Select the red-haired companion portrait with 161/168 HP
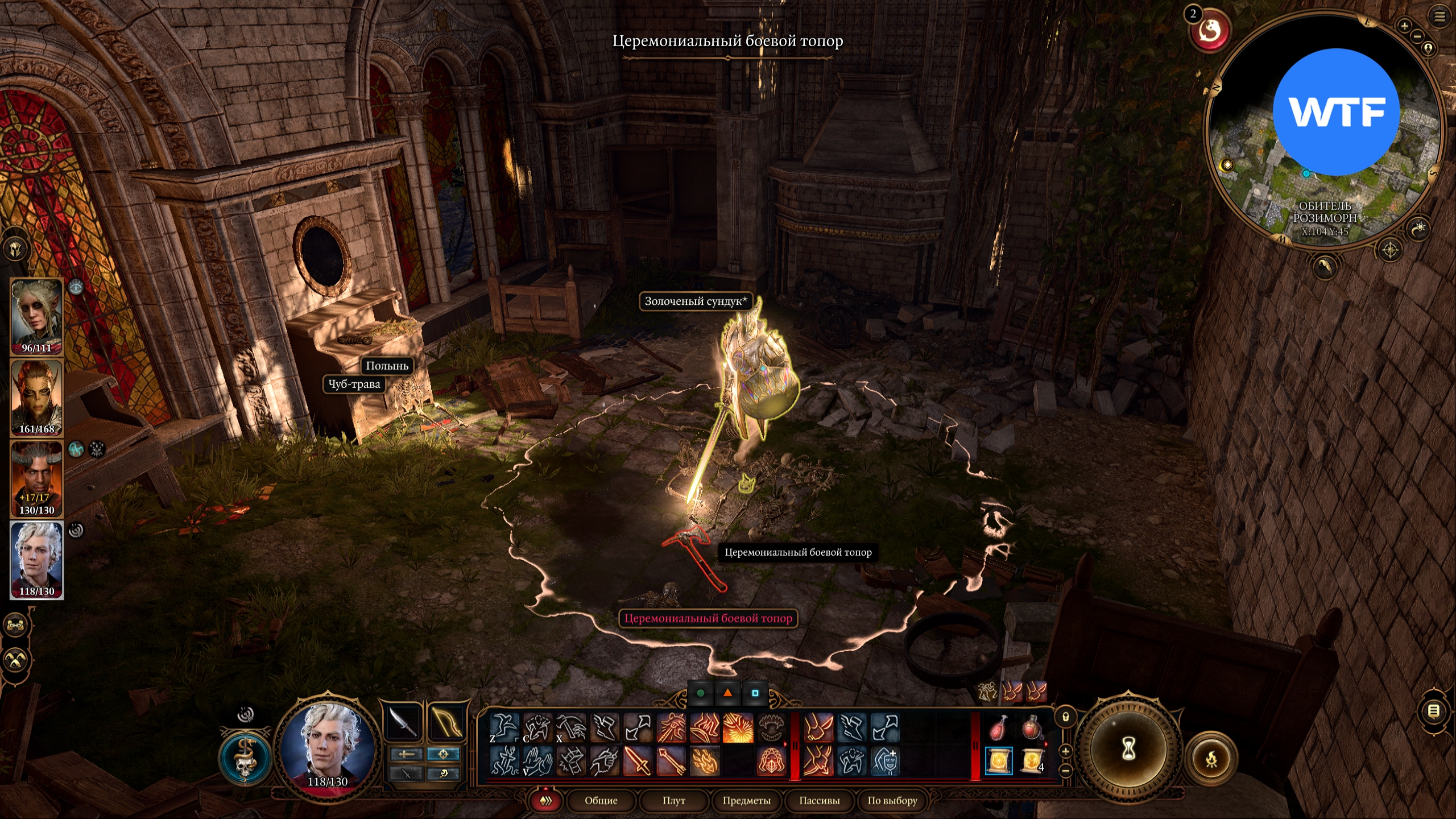Viewport: 1456px width, 819px height. pyautogui.click(x=36, y=398)
